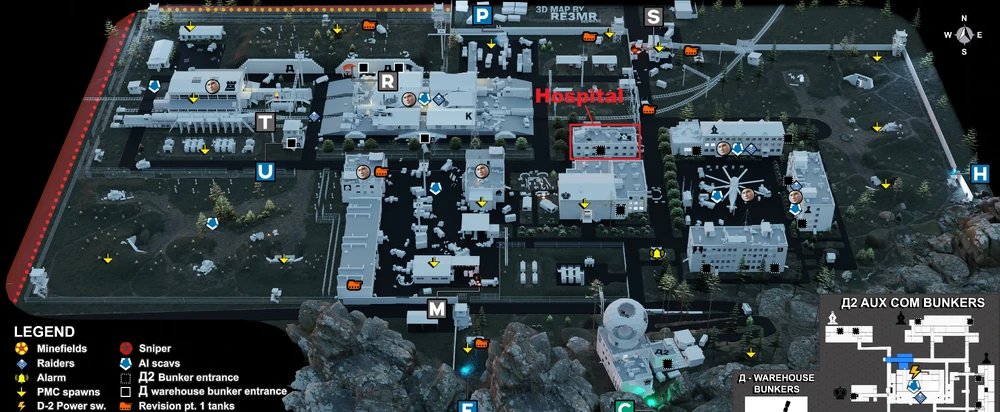Image resolution: width=1000 pixels, height=412 pixels.
Task: Select the yellow alarm bell map marker
Action: pos(657,253)
